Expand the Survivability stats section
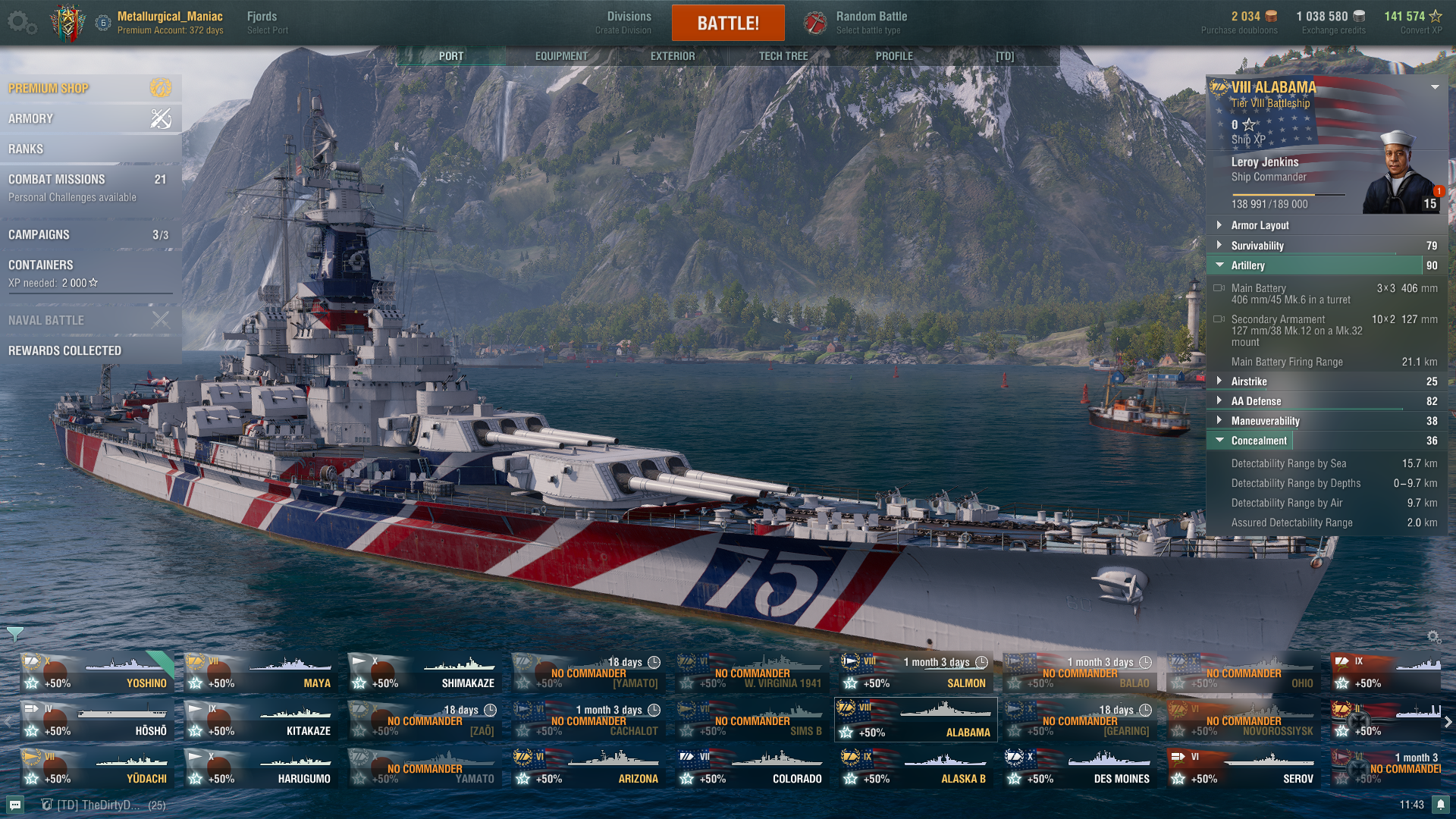1456x819 pixels. (1257, 246)
